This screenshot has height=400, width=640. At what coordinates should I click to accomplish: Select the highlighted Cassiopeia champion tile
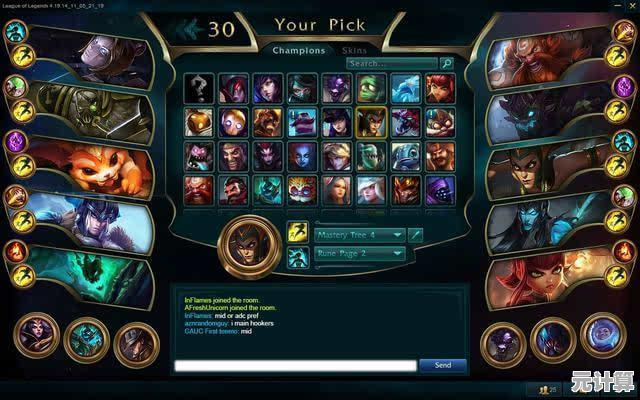[370, 122]
